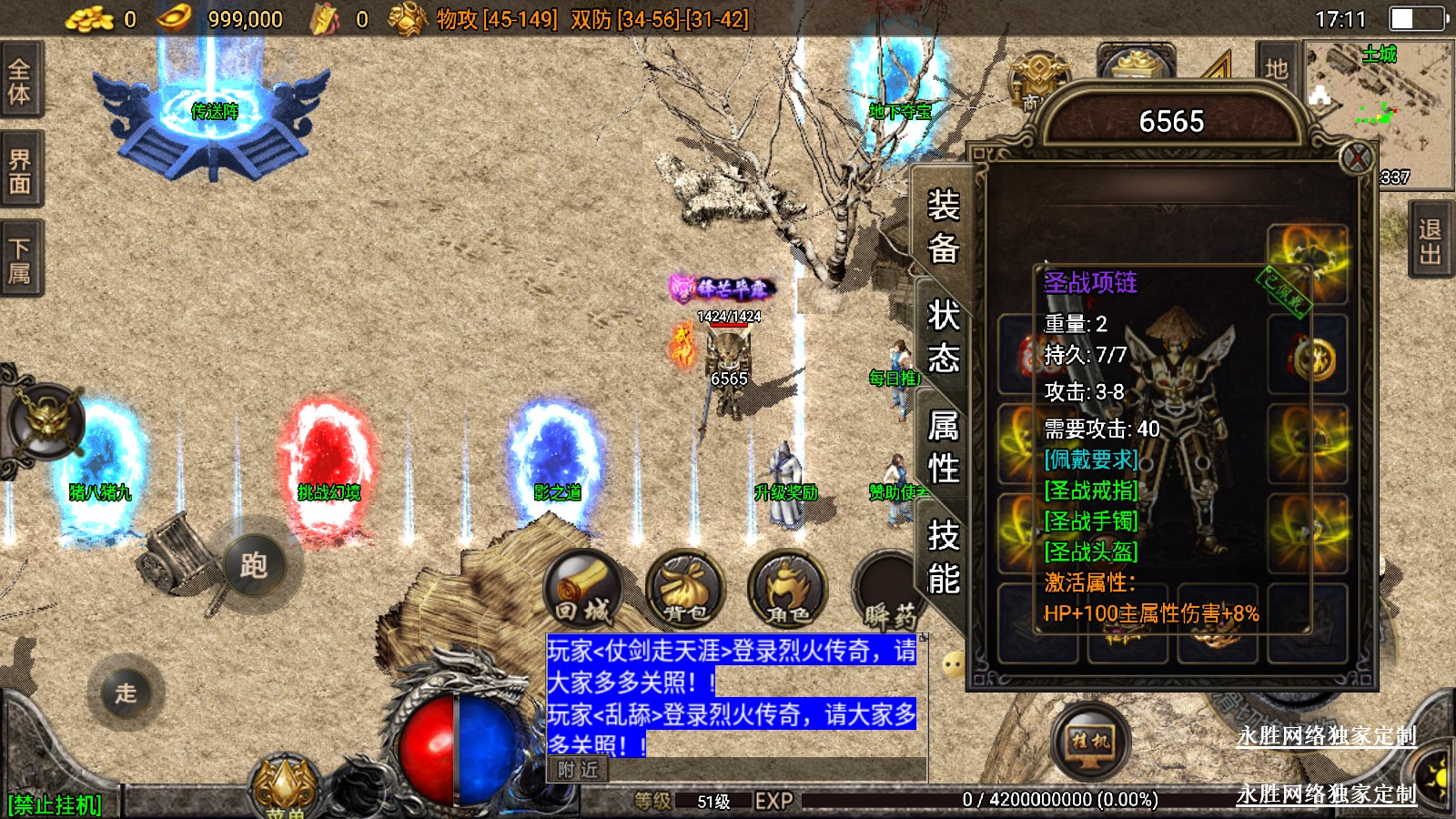
Task: Use the 回城 return-to-town scroll
Action: click(582, 591)
